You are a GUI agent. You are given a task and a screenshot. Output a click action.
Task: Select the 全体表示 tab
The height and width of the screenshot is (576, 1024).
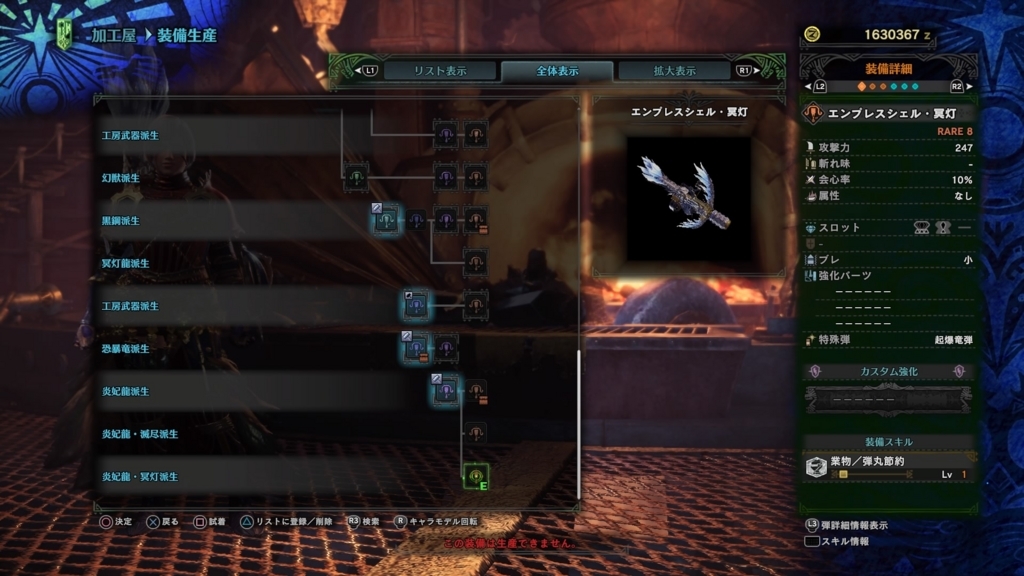pyautogui.click(x=556, y=71)
